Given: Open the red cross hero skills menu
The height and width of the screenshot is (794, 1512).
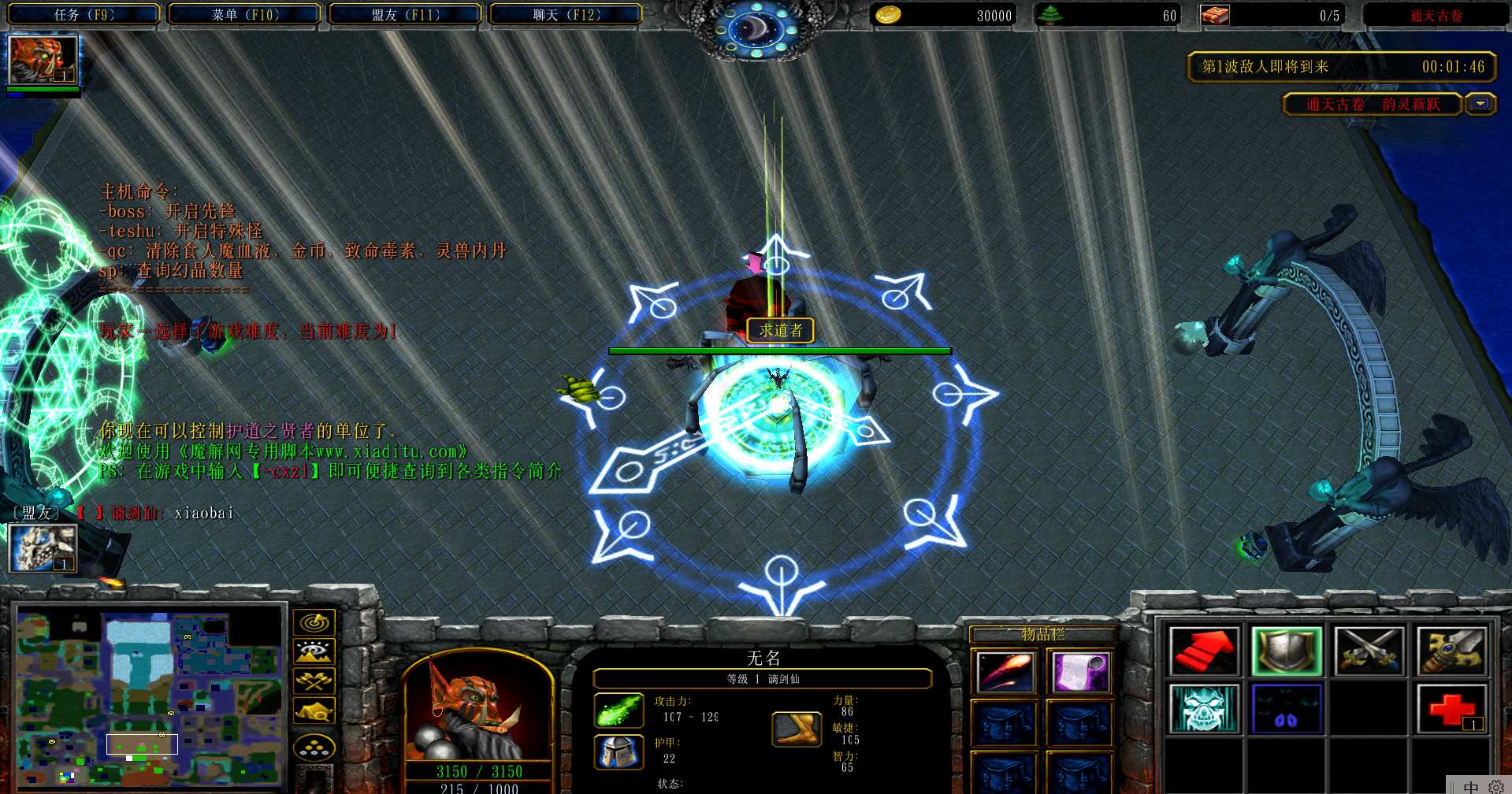Looking at the screenshot, I should coord(1451,708).
